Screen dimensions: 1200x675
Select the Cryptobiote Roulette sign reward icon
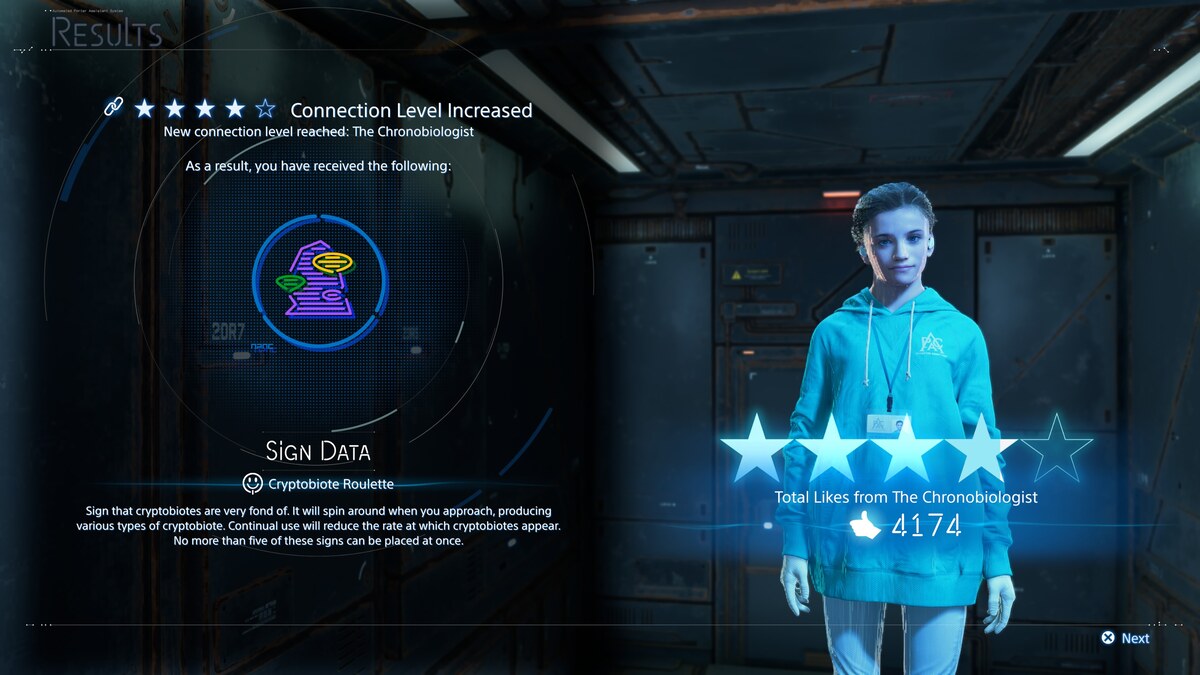point(319,283)
